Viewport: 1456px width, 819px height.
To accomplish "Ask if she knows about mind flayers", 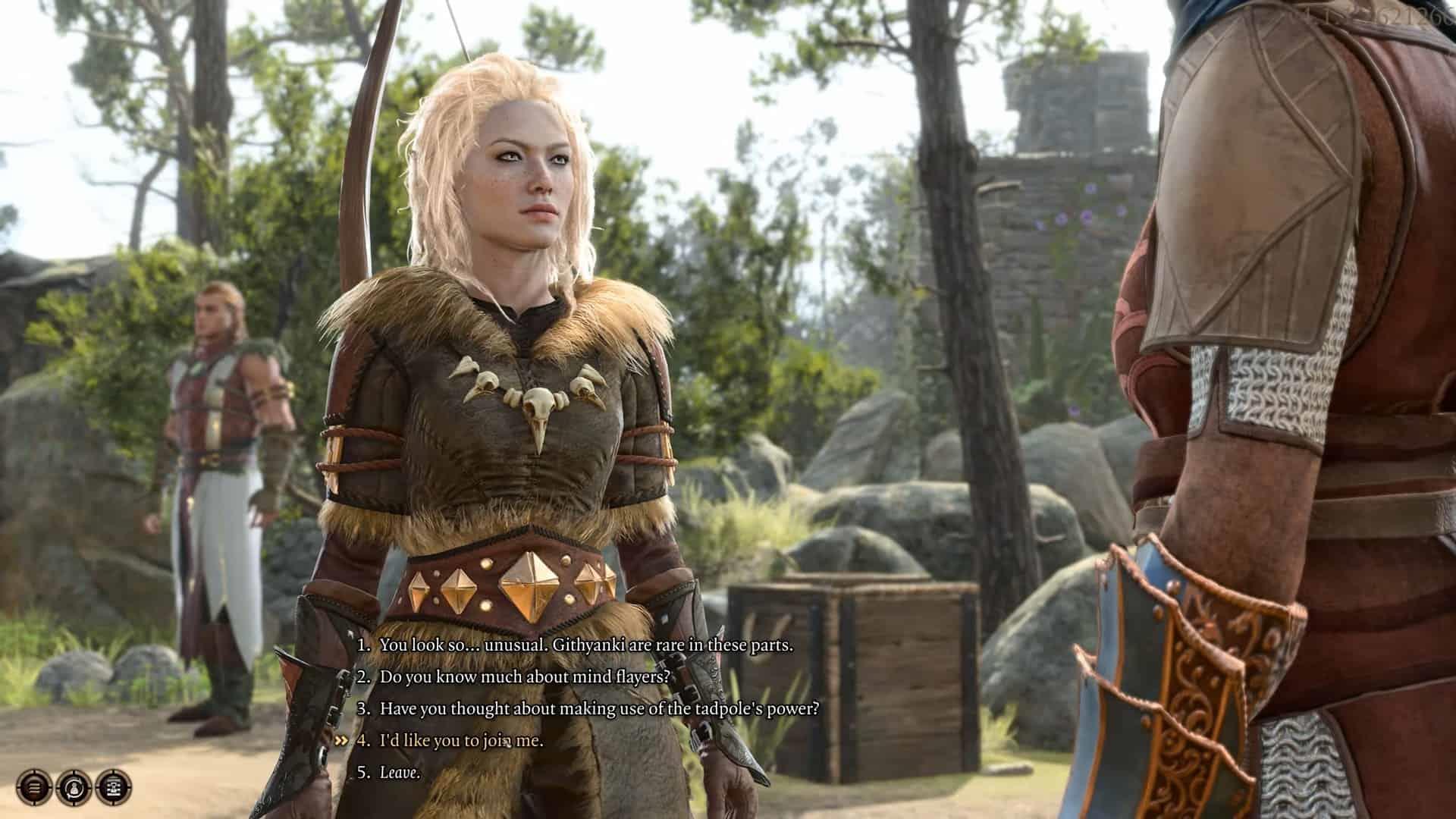I will coord(525,676).
